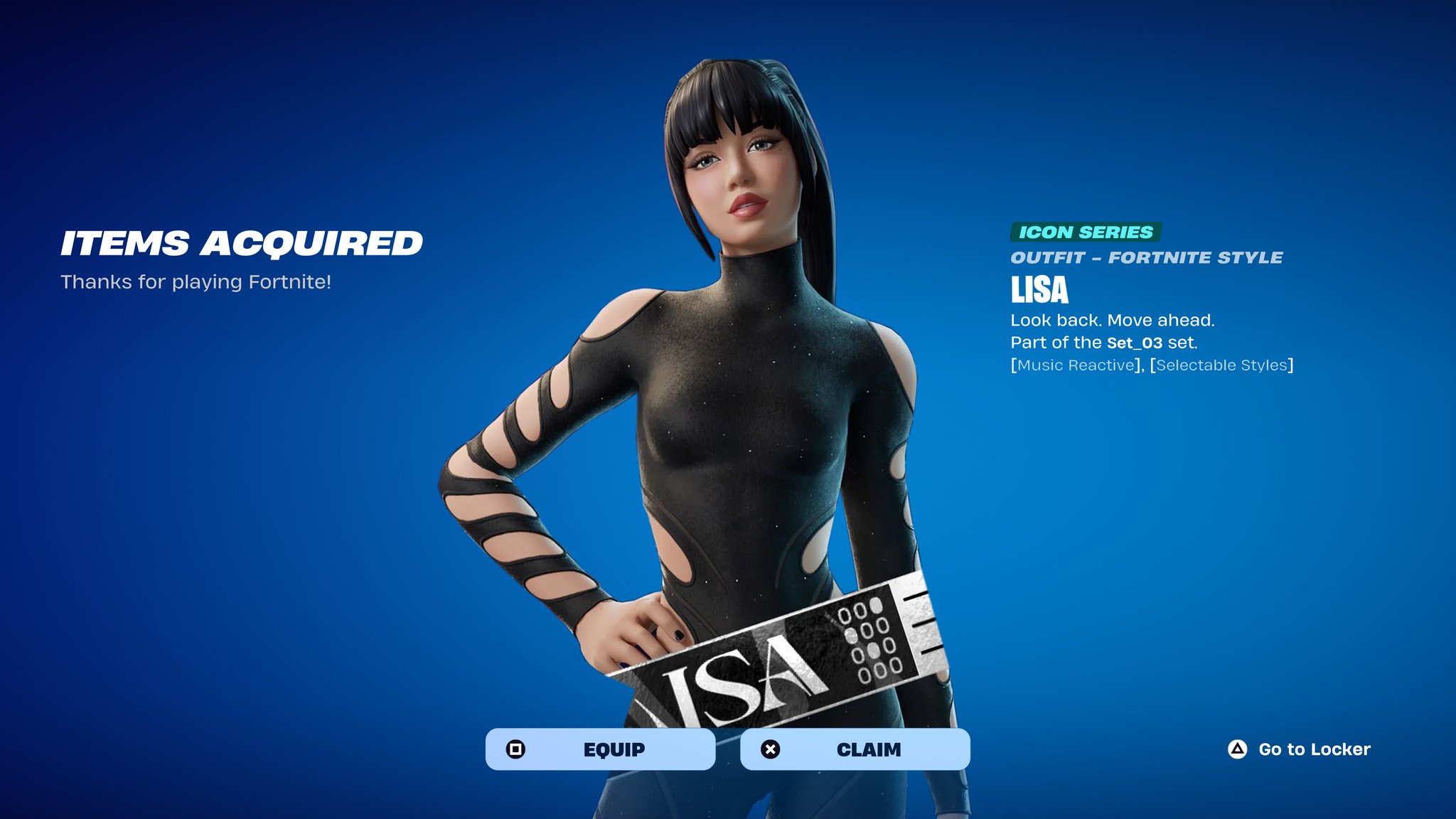Equip the Lisa outfit
The height and width of the screenshot is (819, 1456).
[600, 749]
